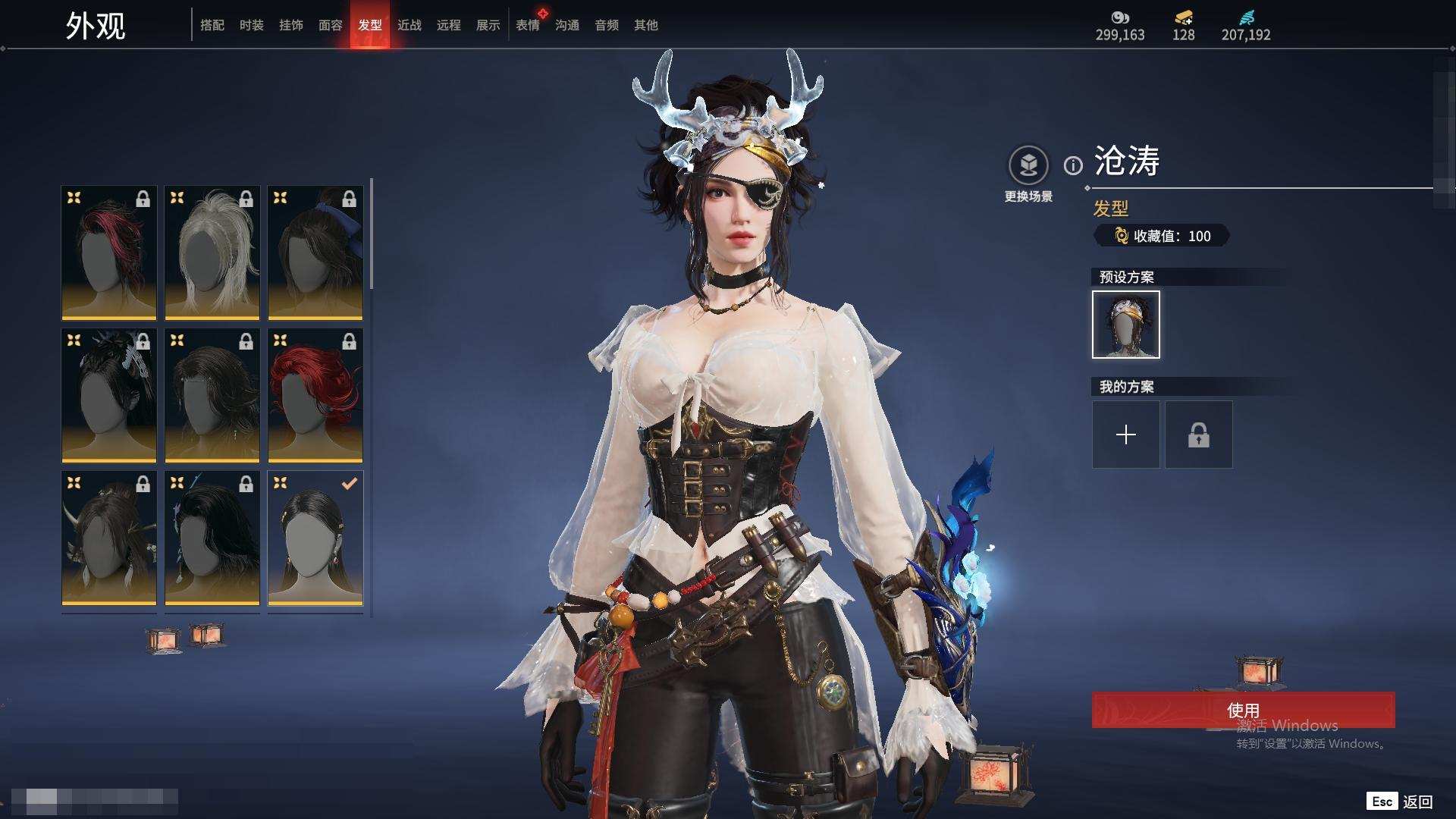Open the info icon beside 沧涛
The image size is (1456, 819).
click(1073, 165)
